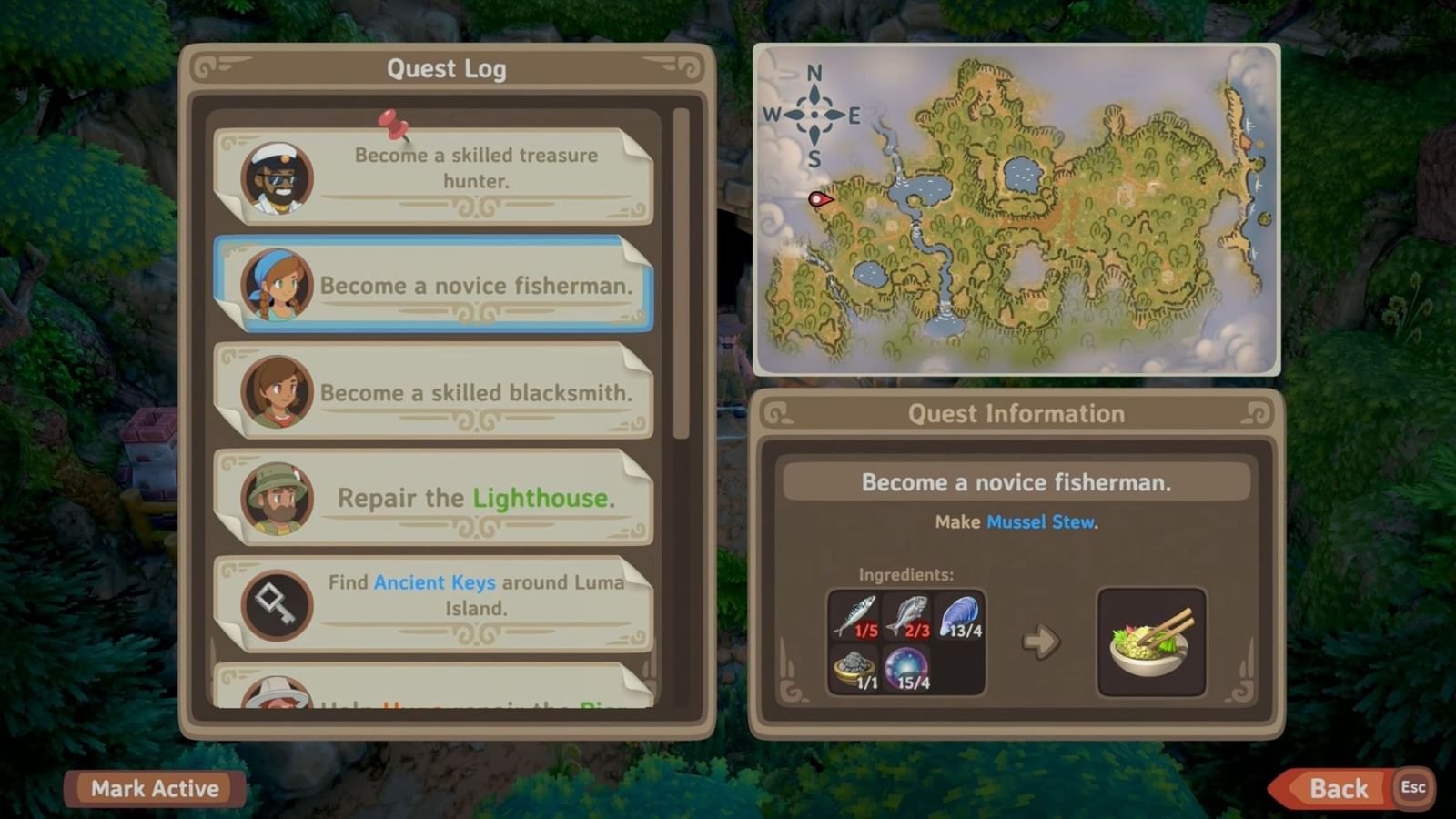Image resolution: width=1456 pixels, height=819 pixels.
Task: Select the glowing pearl ingredient icon
Action: [x=906, y=669]
